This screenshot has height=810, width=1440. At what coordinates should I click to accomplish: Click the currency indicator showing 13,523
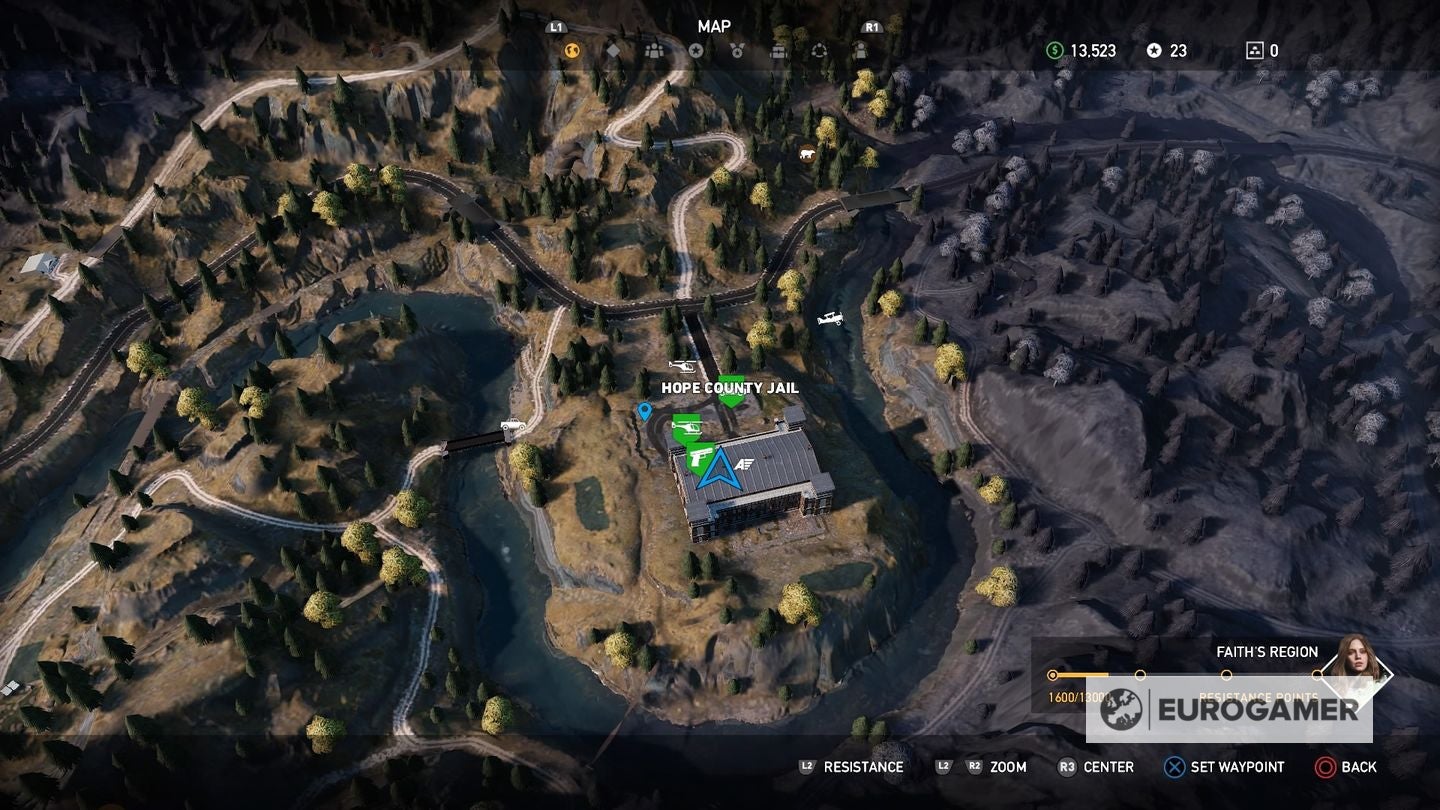pos(1085,49)
